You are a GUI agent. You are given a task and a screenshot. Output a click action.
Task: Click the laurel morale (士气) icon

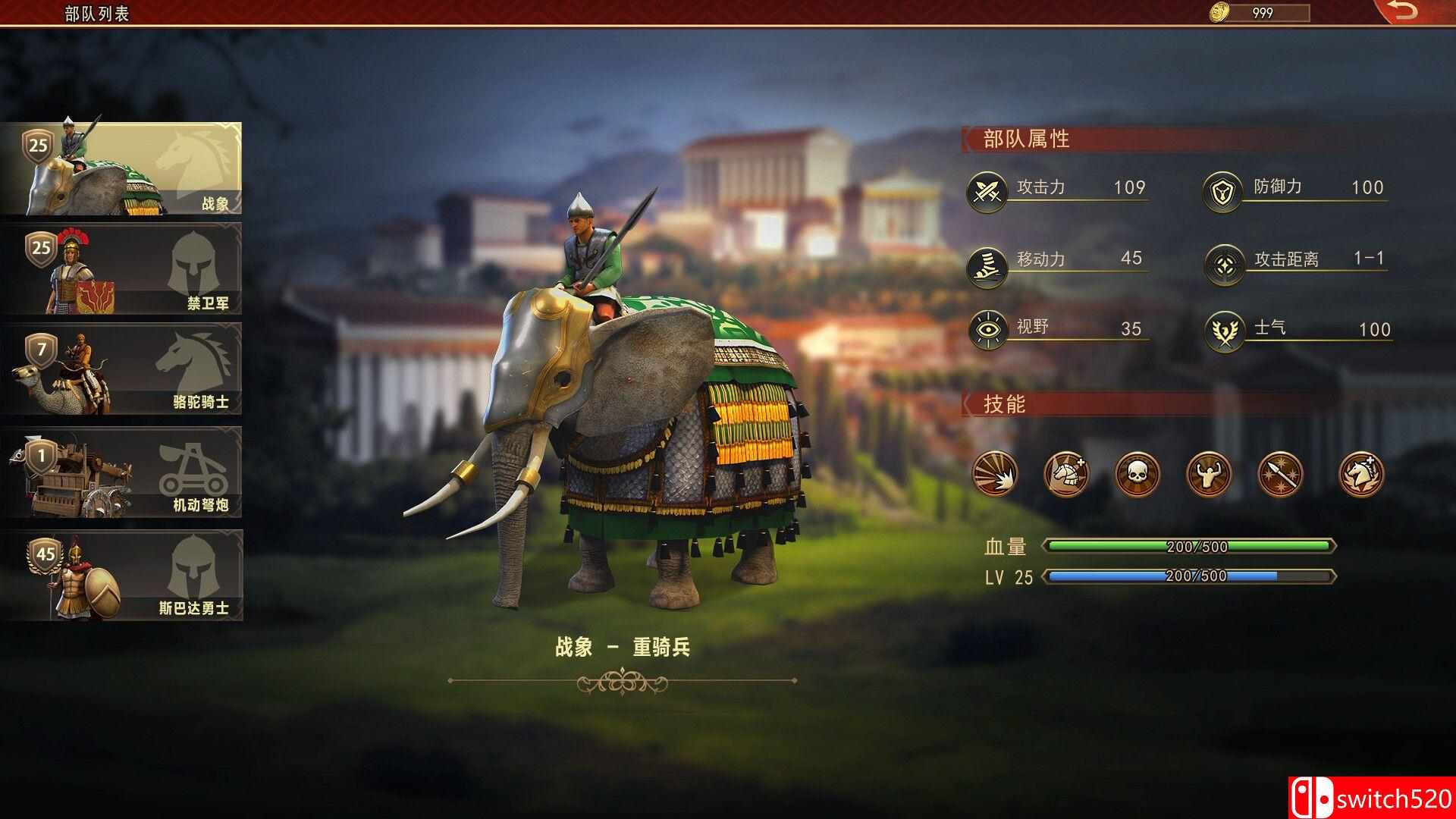point(1224,328)
